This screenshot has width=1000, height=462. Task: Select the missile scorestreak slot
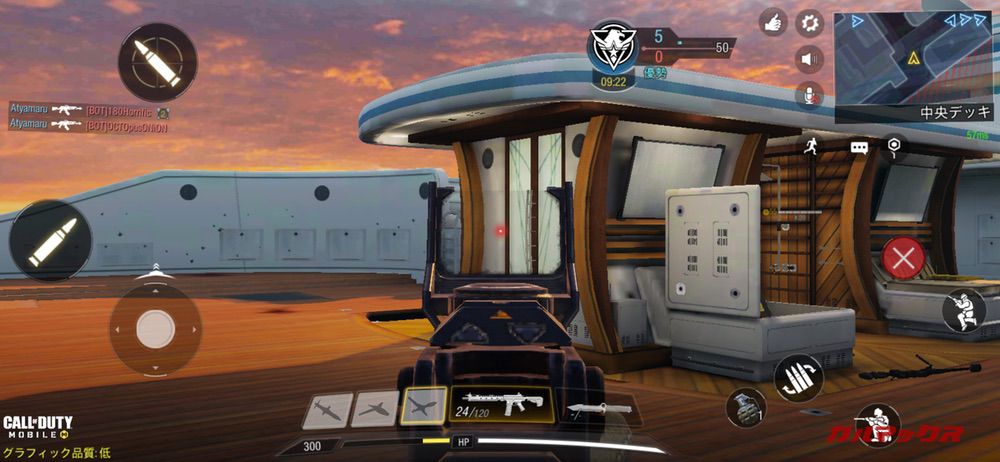(327, 410)
